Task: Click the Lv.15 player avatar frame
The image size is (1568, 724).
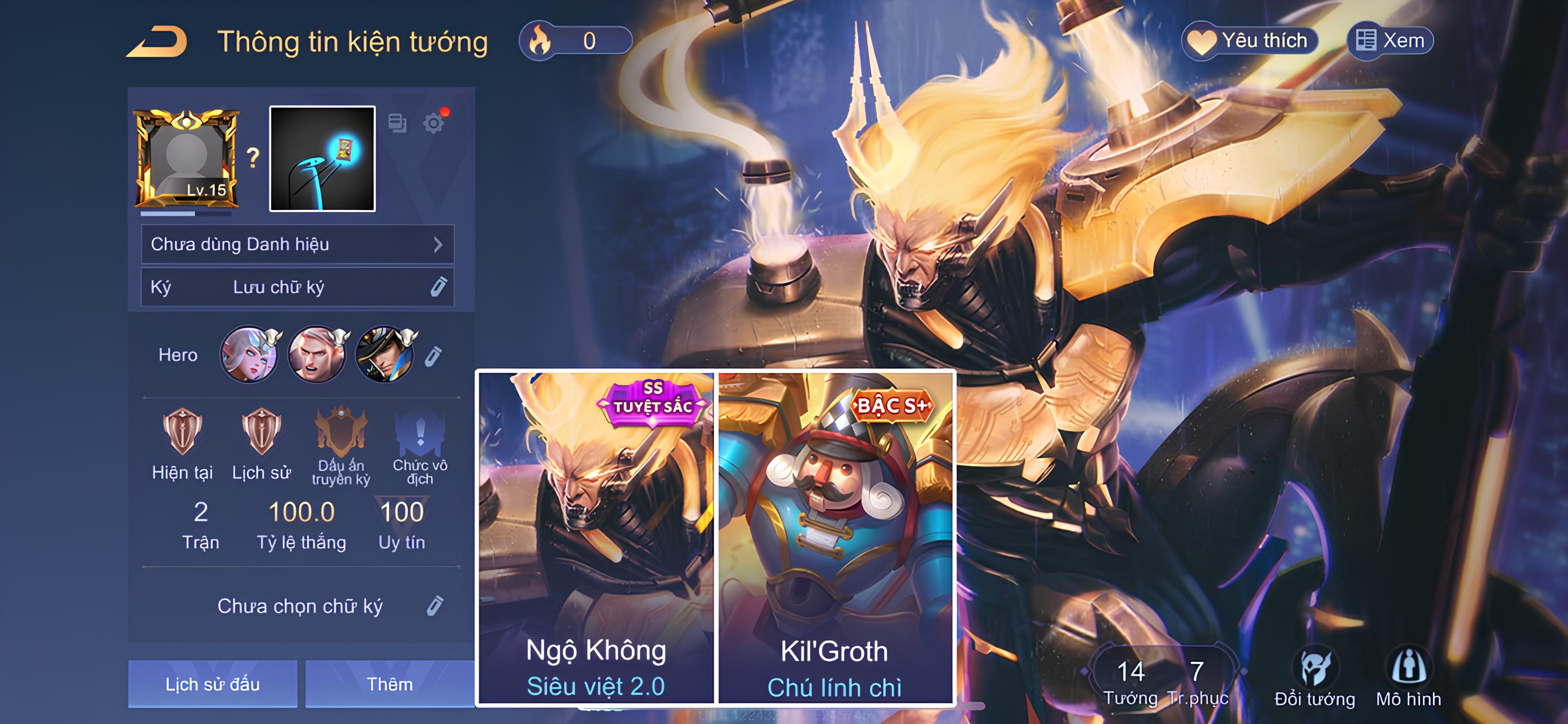Action: click(x=186, y=158)
